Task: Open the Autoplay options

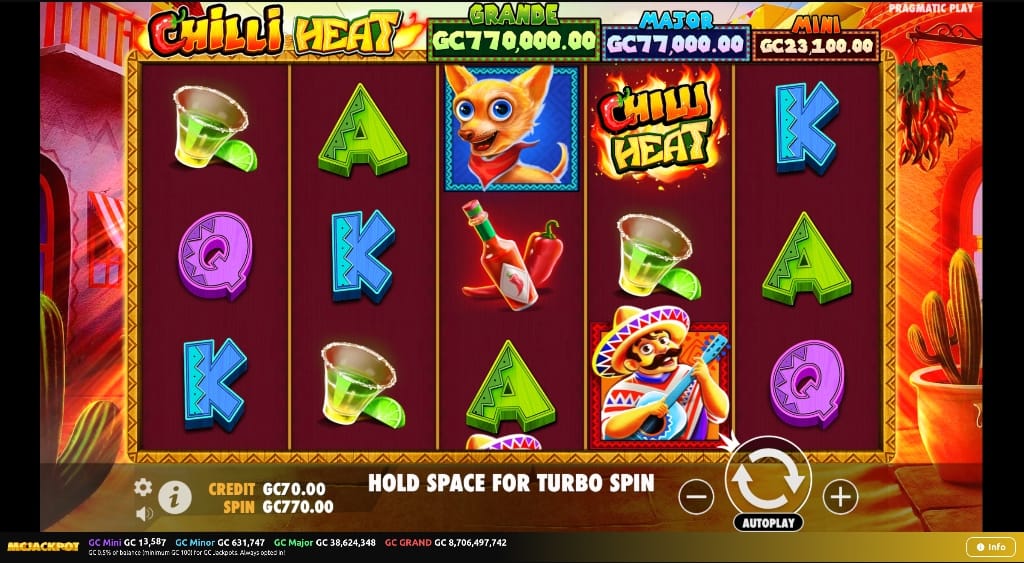Action: 768,522
